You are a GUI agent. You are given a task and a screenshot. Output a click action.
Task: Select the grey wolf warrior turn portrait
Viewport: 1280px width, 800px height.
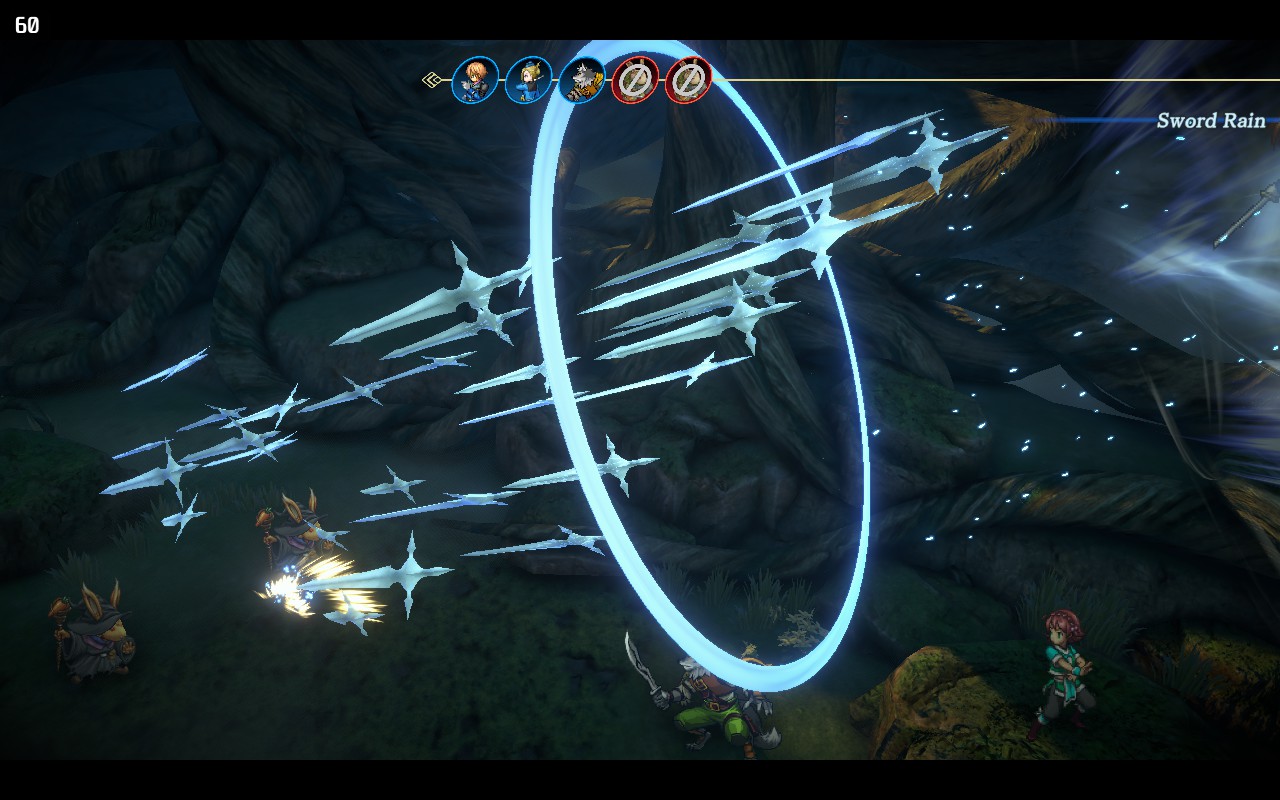point(582,80)
